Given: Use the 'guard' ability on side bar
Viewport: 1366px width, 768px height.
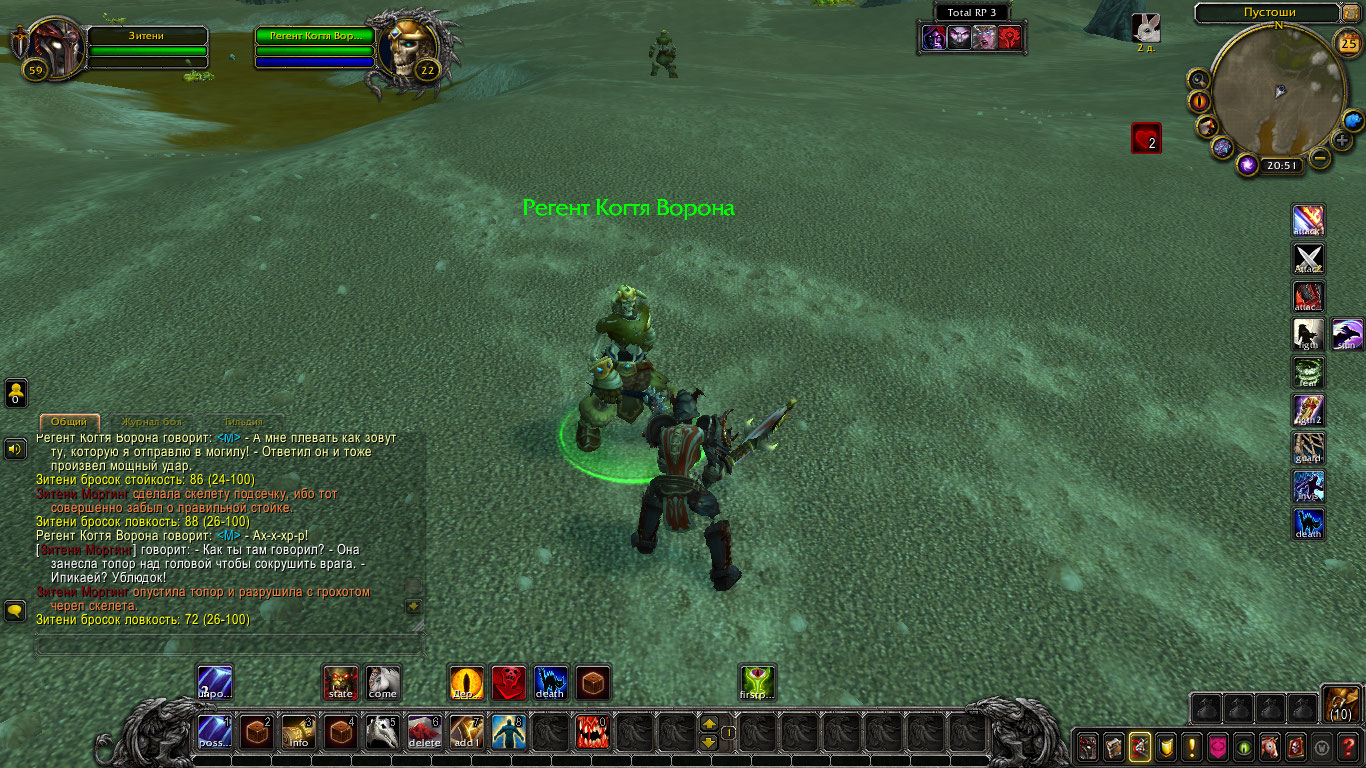Looking at the screenshot, I should pyautogui.click(x=1309, y=448).
